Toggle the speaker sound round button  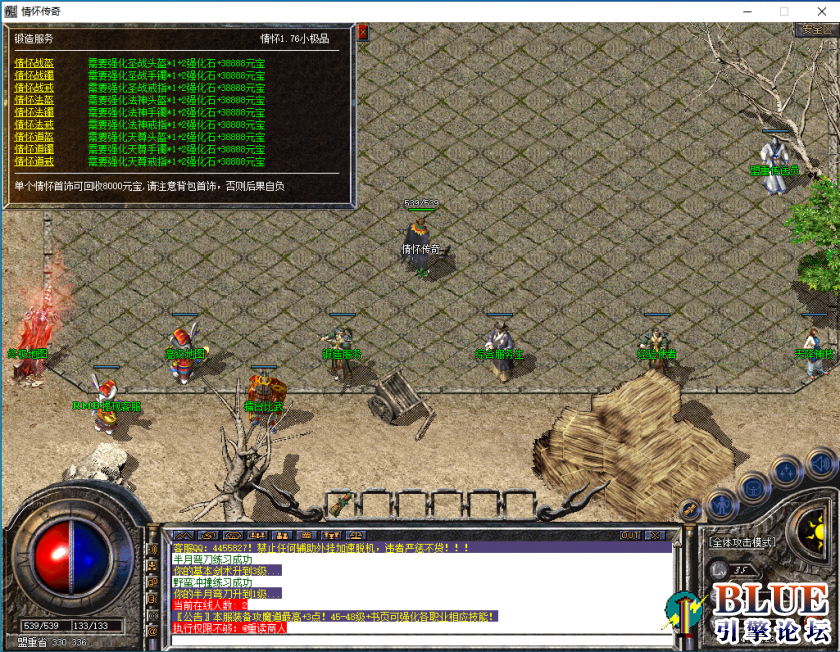click(x=821, y=463)
